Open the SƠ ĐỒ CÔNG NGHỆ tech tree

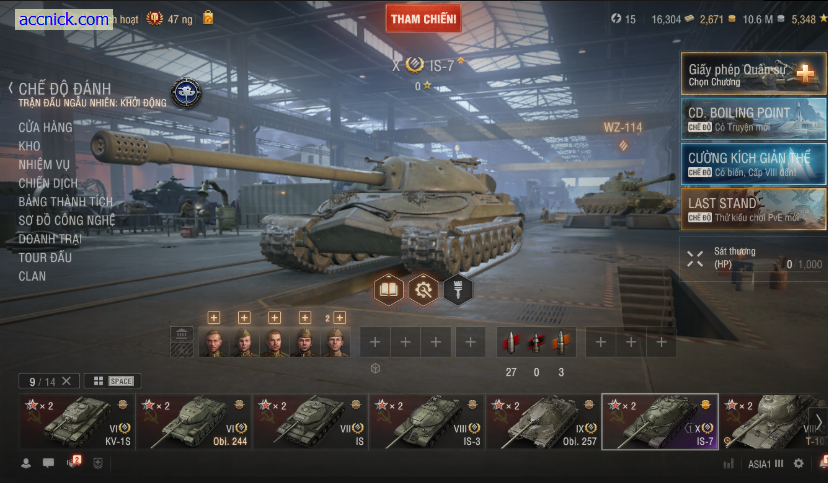(x=66, y=220)
